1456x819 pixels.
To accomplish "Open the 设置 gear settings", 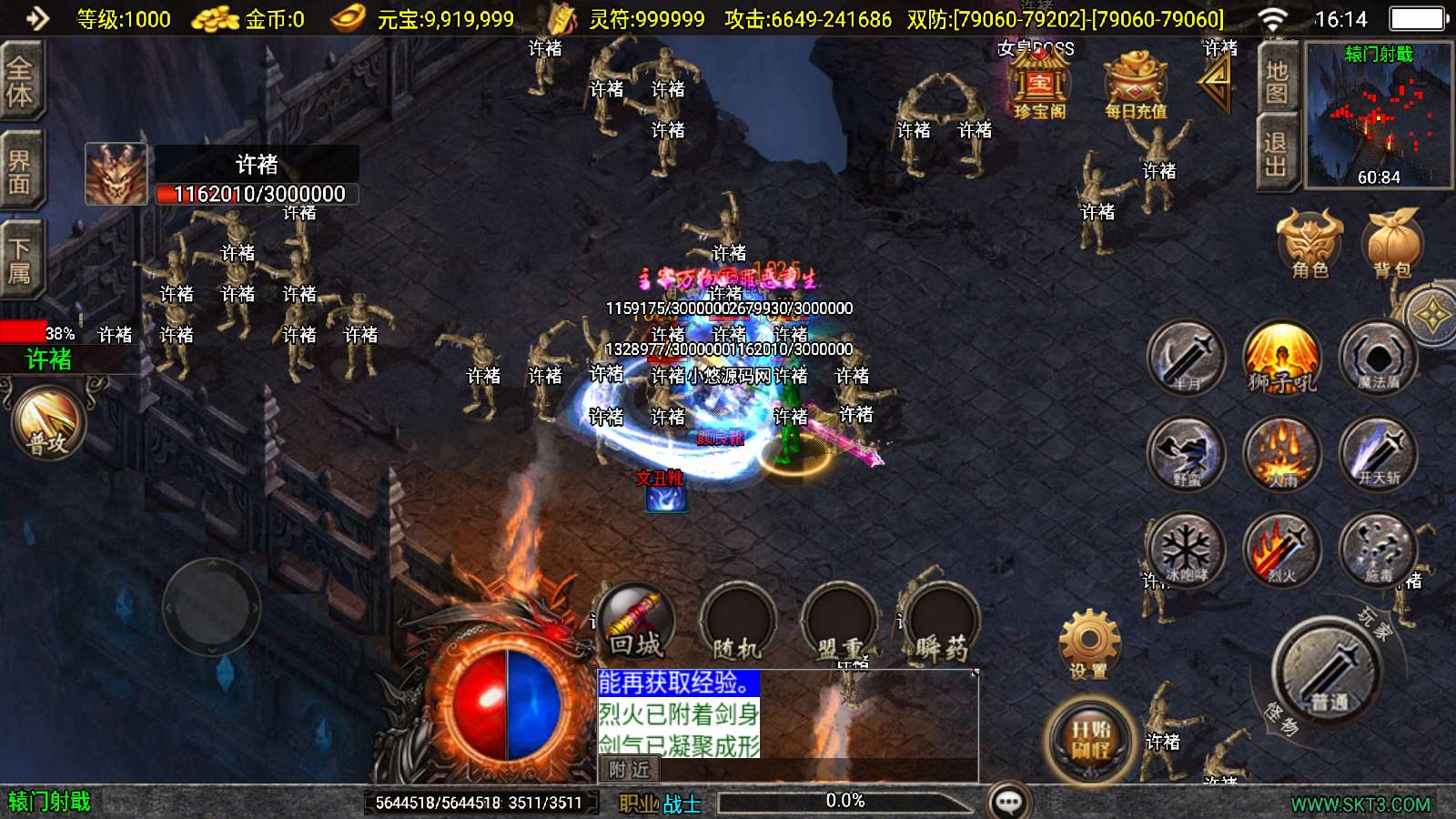I will click(1088, 644).
